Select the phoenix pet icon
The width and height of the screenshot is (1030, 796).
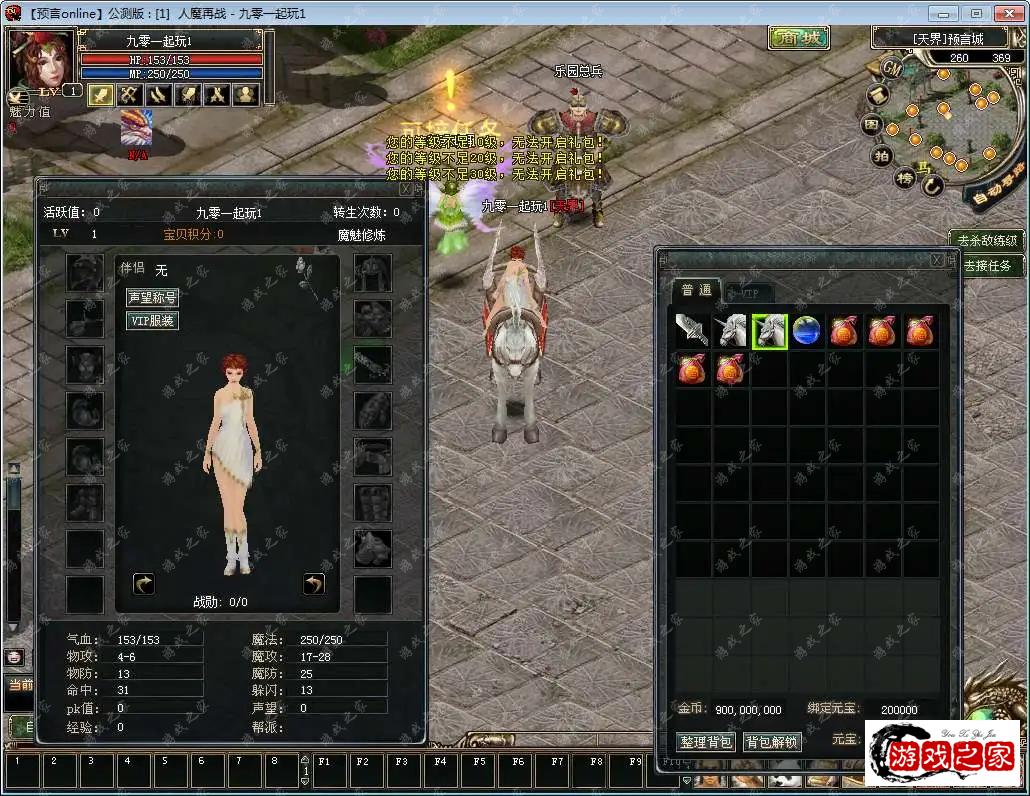click(x=137, y=127)
